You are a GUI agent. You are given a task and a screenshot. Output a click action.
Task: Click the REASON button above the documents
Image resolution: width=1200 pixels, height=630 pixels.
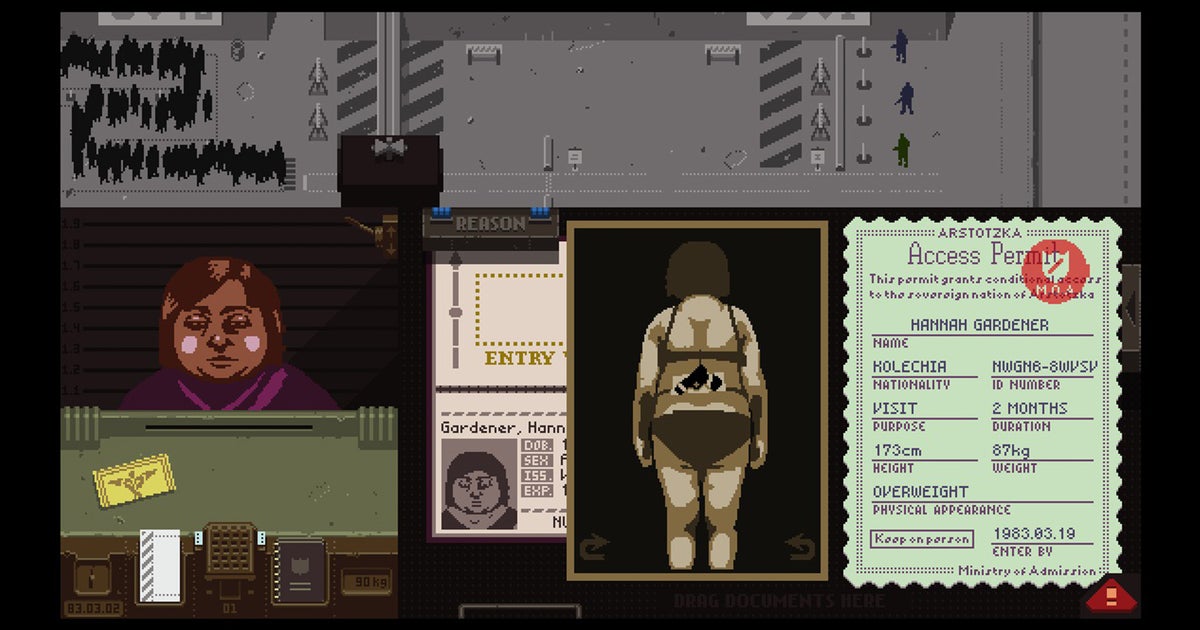[490, 225]
